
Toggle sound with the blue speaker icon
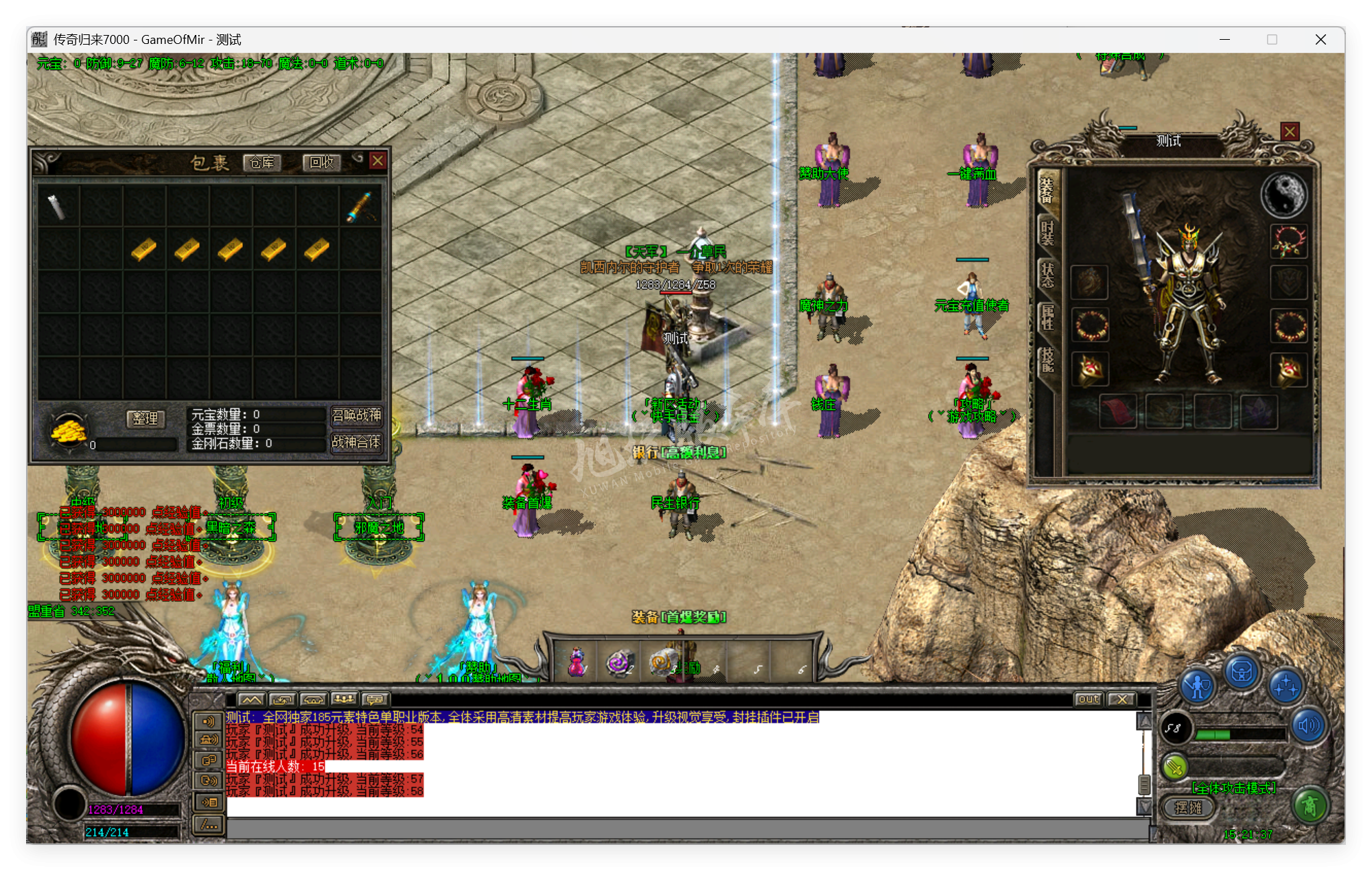1309,726
